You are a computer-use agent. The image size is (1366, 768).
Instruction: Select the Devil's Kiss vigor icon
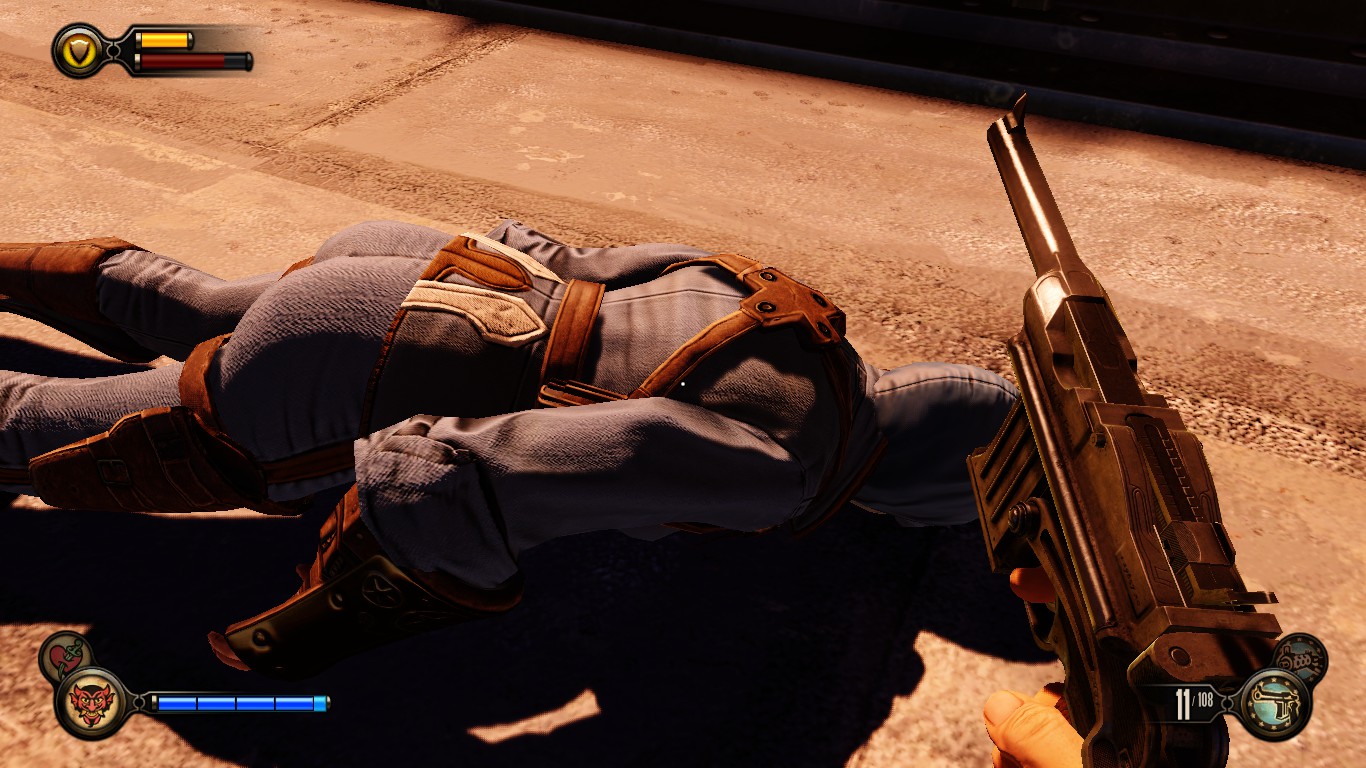pos(91,702)
